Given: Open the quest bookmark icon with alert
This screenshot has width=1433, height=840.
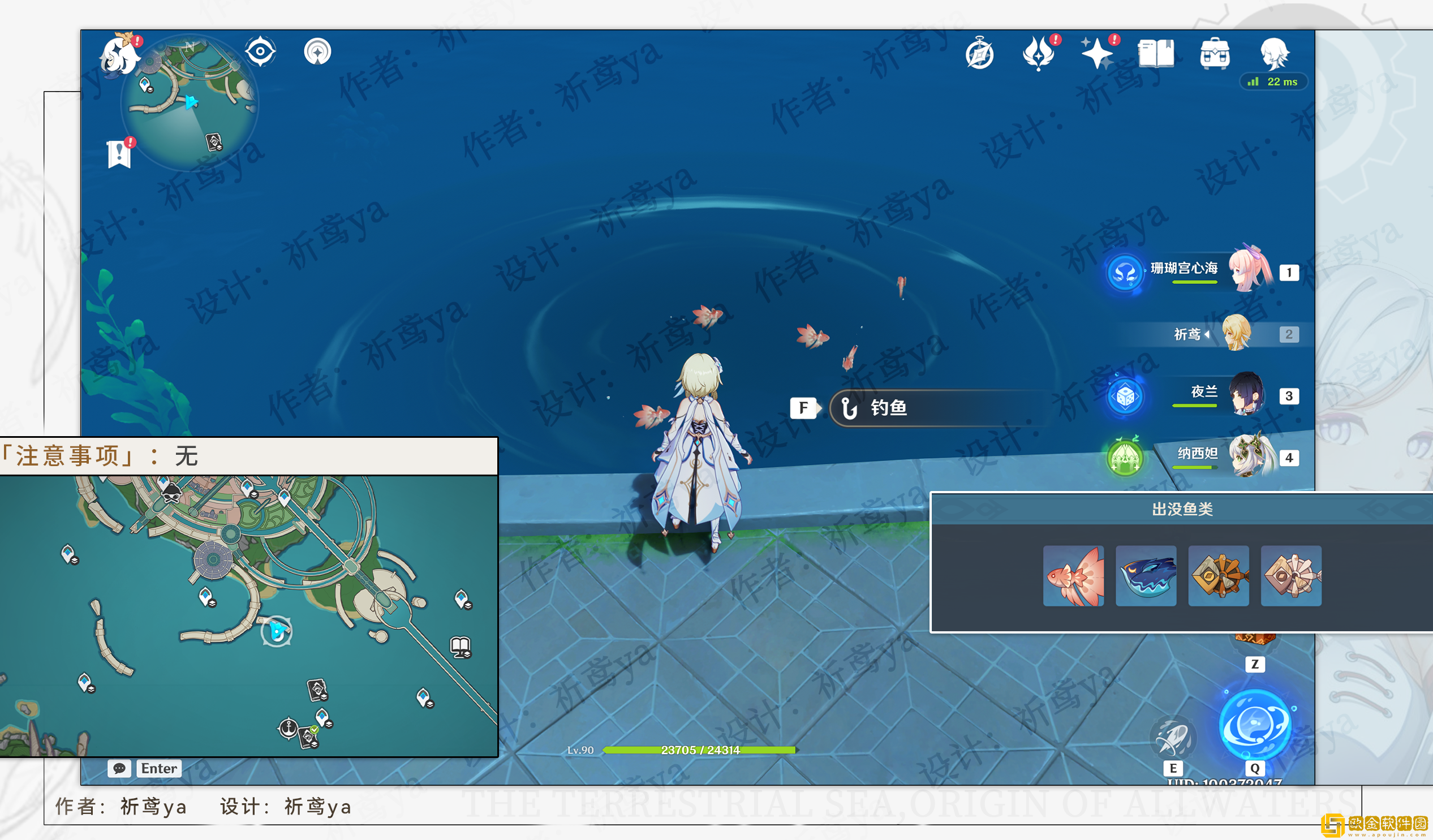Looking at the screenshot, I should click(119, 153).
